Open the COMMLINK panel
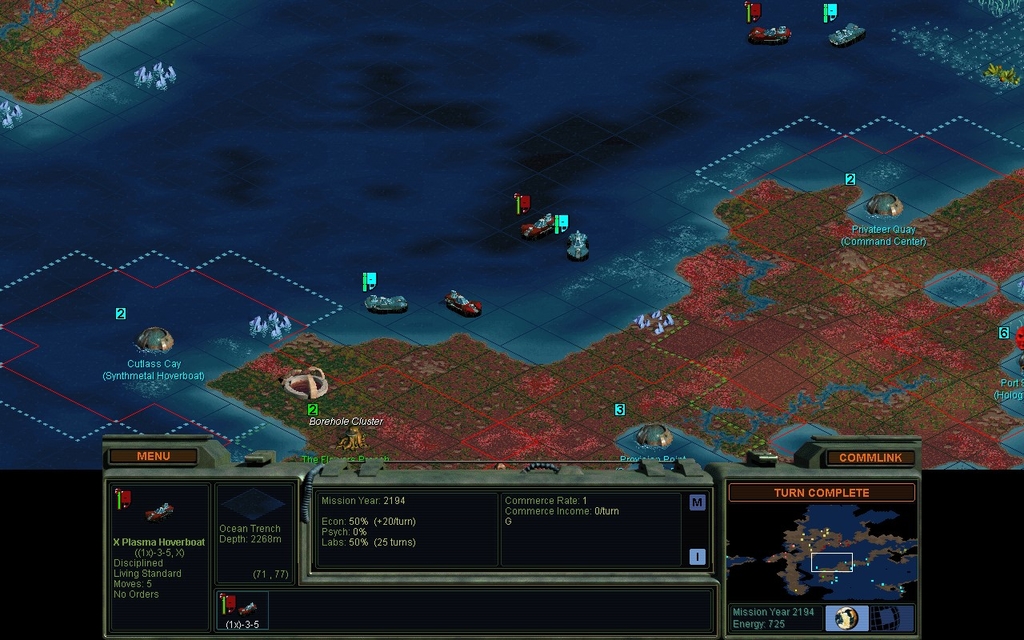The height and width of the screenshot is (640, 1024). 870,457
